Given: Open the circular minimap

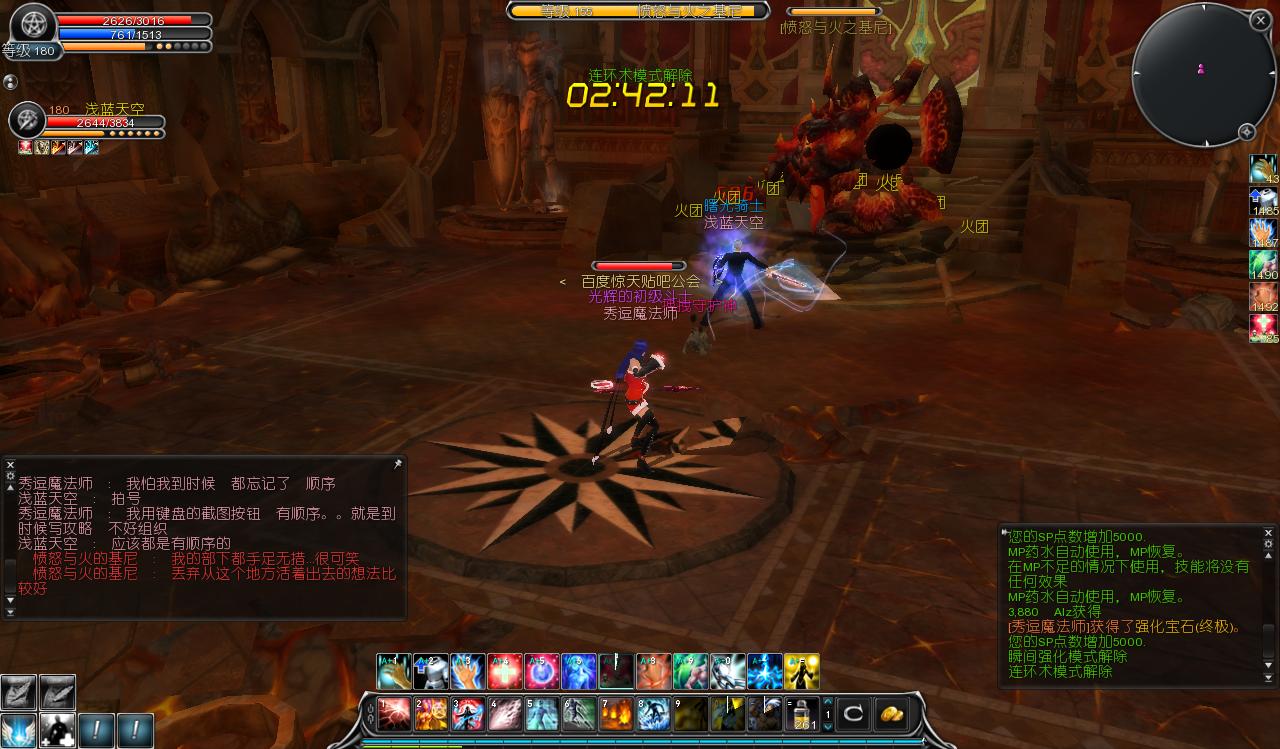Looking at the screenshot, I should point(1203,75).
